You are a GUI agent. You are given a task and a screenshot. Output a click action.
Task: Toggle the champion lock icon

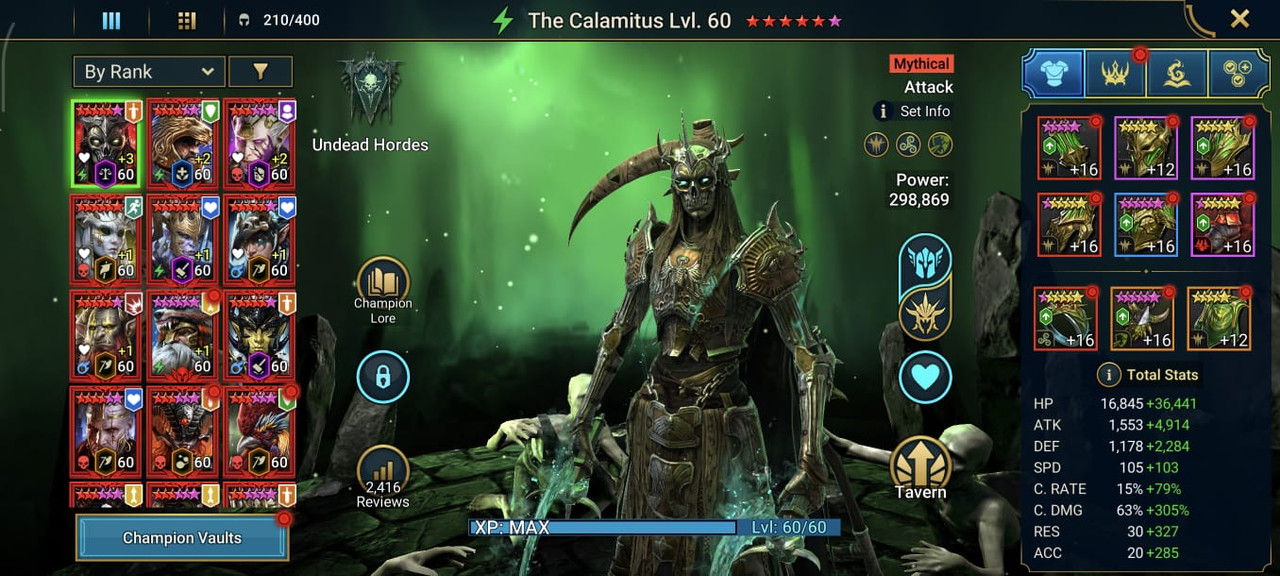[x=383, y=377]
